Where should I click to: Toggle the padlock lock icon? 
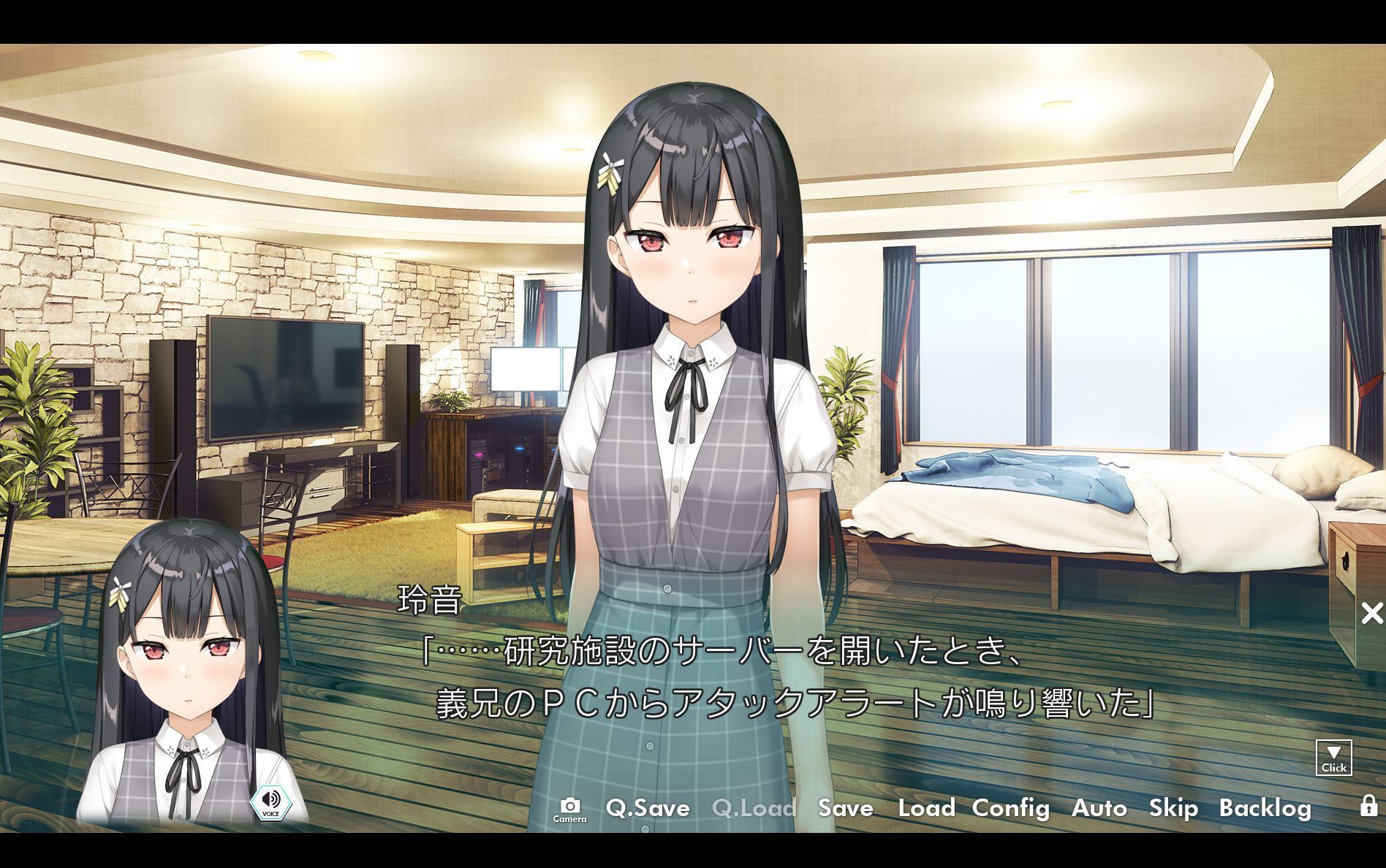click(1368, 806)
